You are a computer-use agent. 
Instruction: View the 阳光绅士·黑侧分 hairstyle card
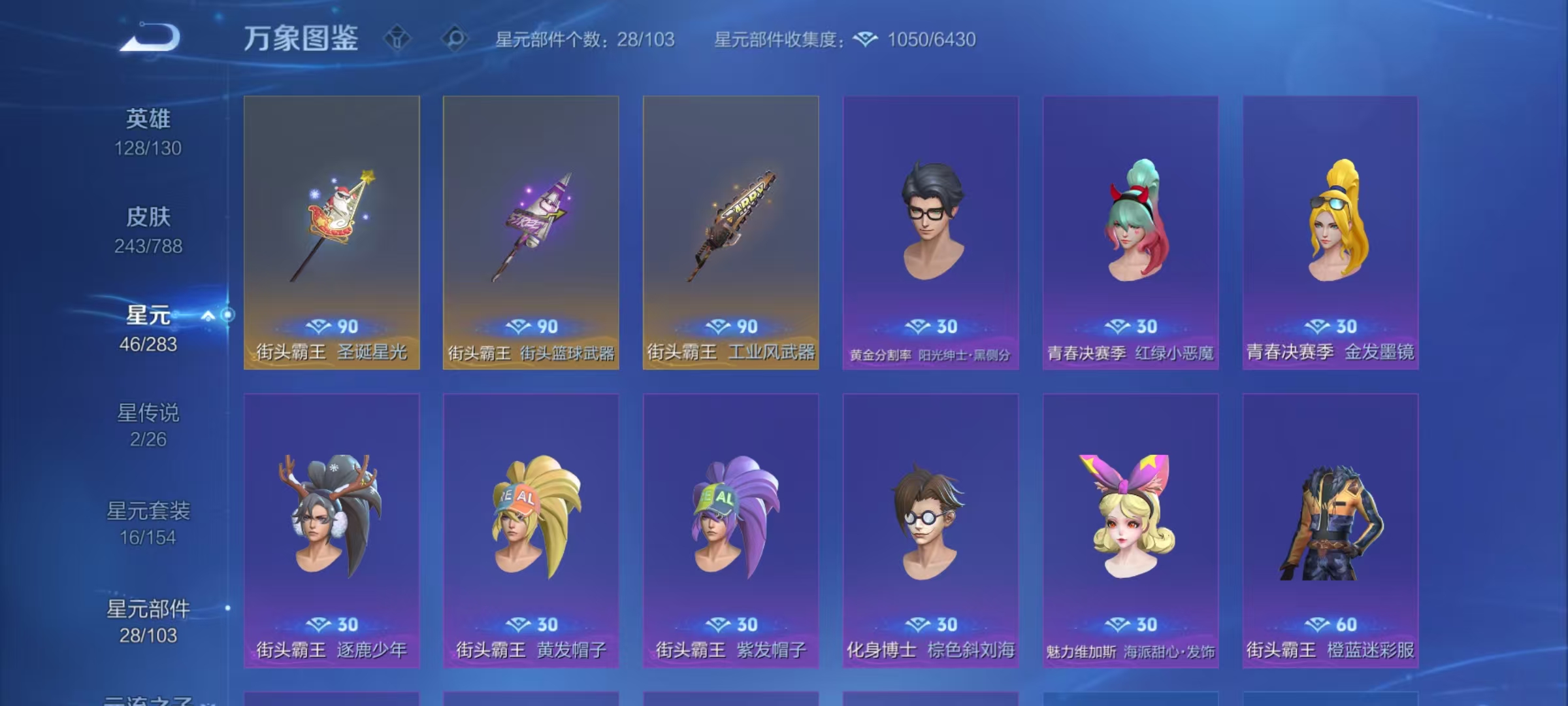(x=930, y=233)
